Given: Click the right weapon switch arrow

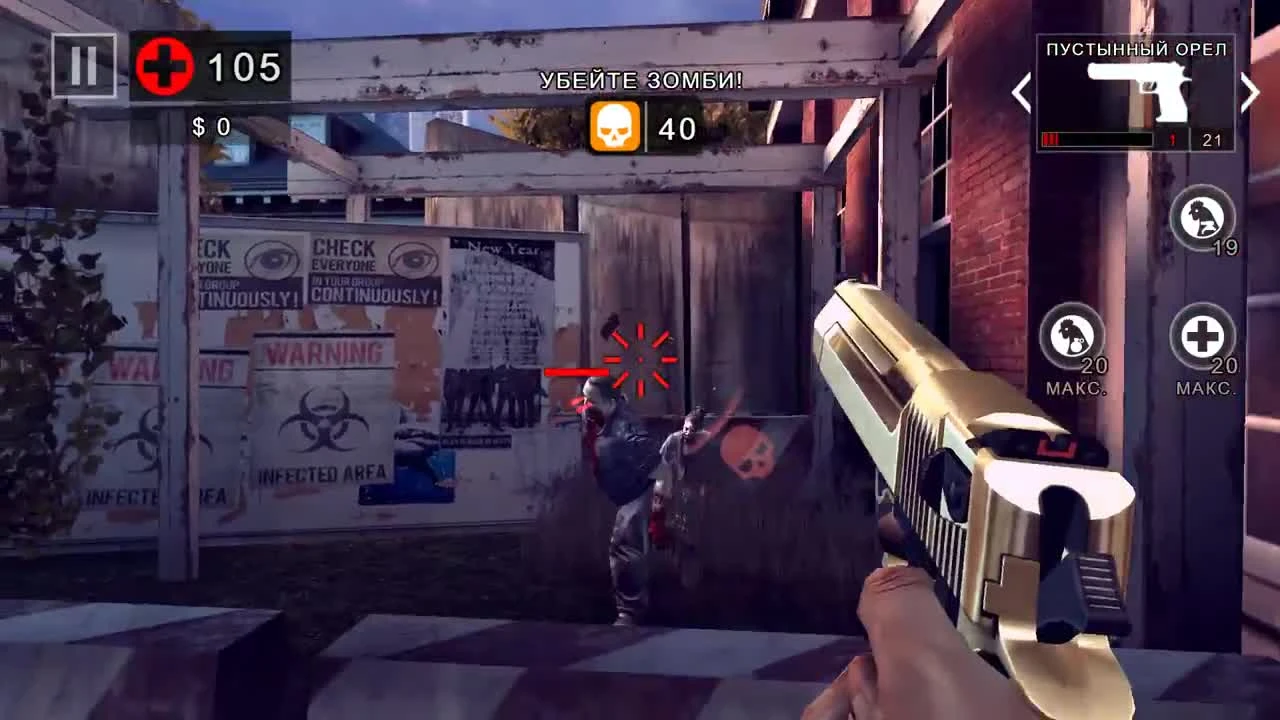Looking at the screenshot, I should coord(1251,92).
